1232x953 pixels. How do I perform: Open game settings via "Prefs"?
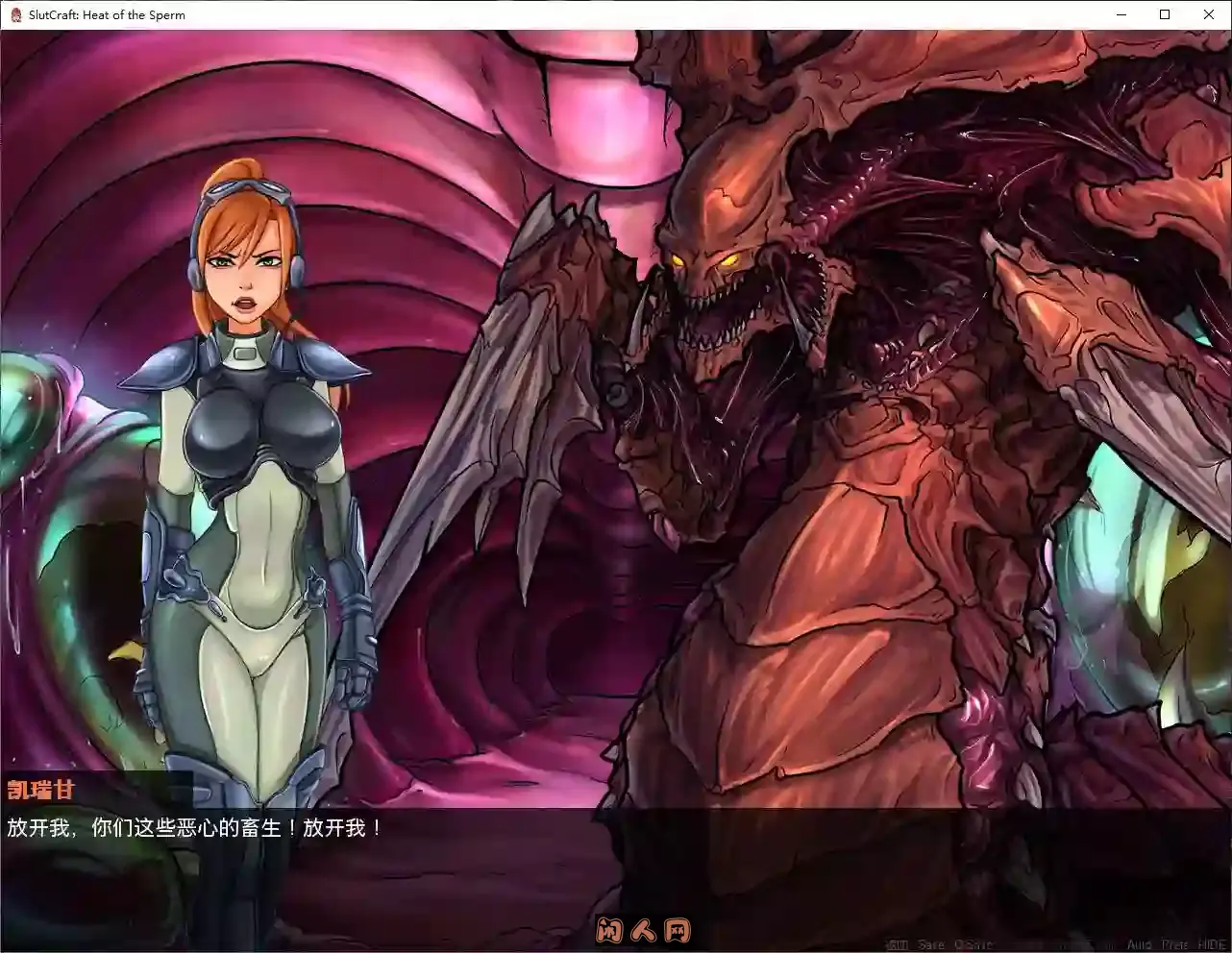click(1174, 943)
